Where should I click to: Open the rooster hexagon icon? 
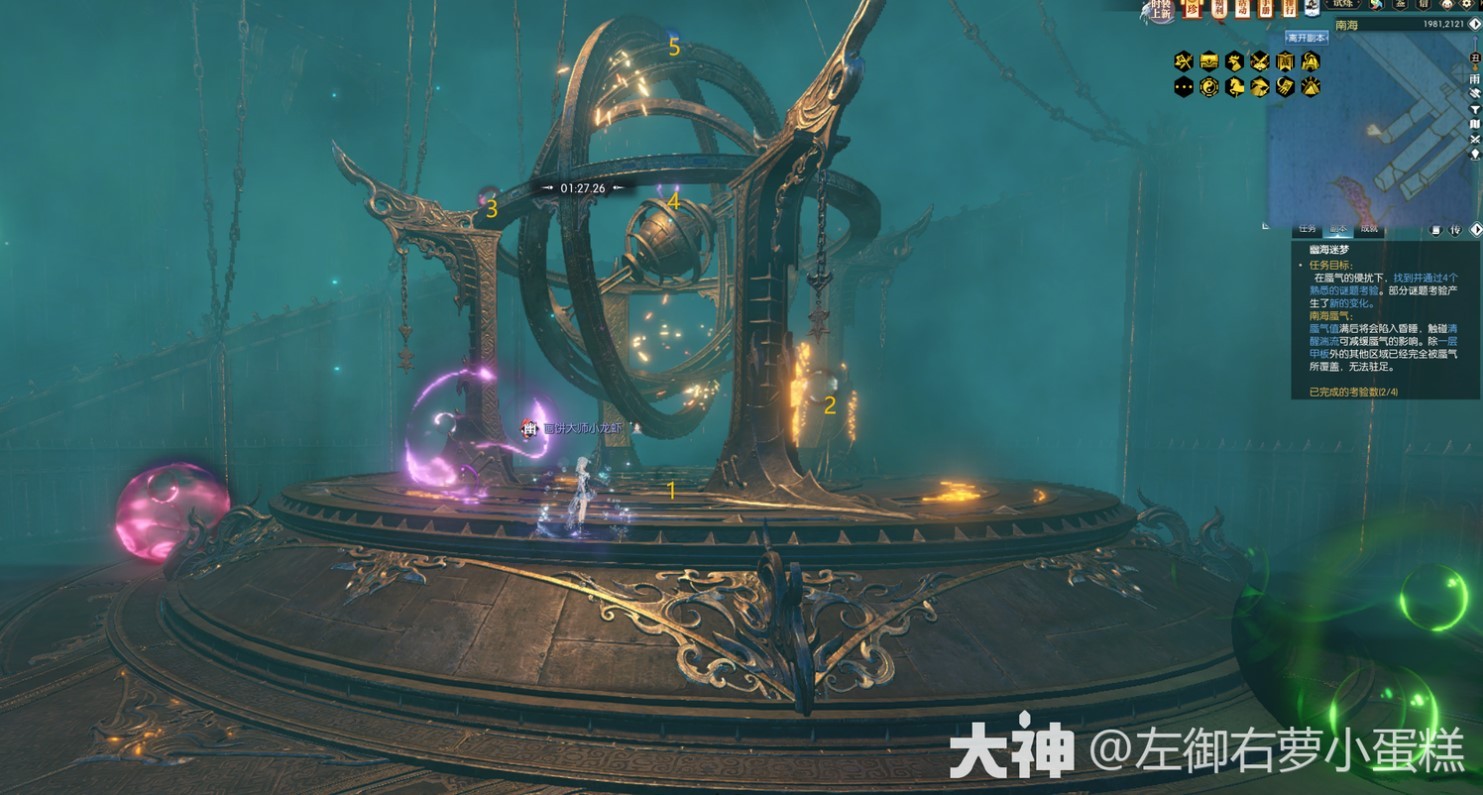click(x=1234, y=62)
